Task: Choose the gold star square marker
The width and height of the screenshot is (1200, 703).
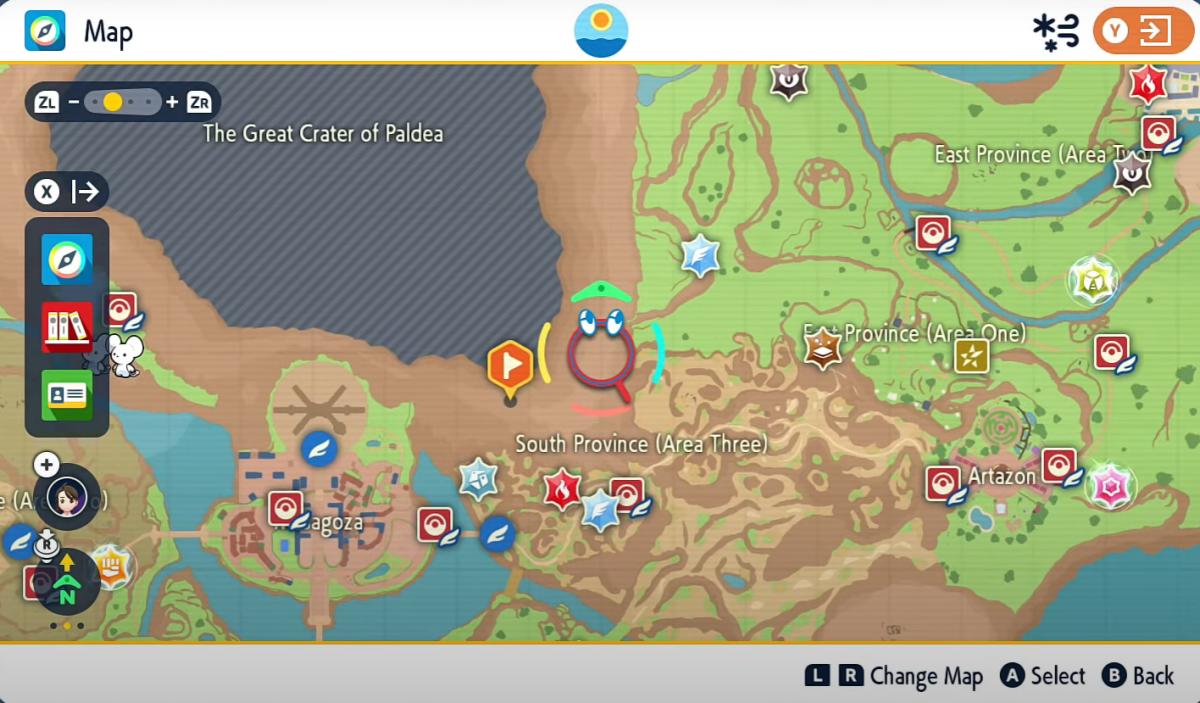Action: pos(971,355)
